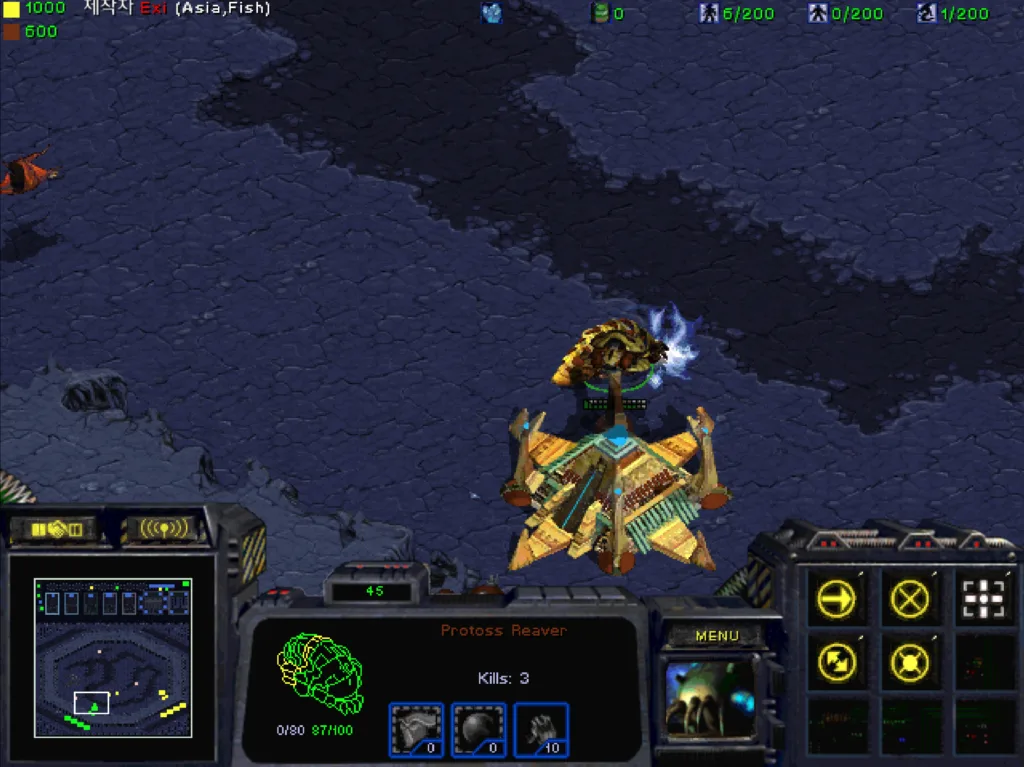The height and width of the screenshot is (767, 1024).
Task: Choose the Patrol command
Action: (x=835, y=660)
